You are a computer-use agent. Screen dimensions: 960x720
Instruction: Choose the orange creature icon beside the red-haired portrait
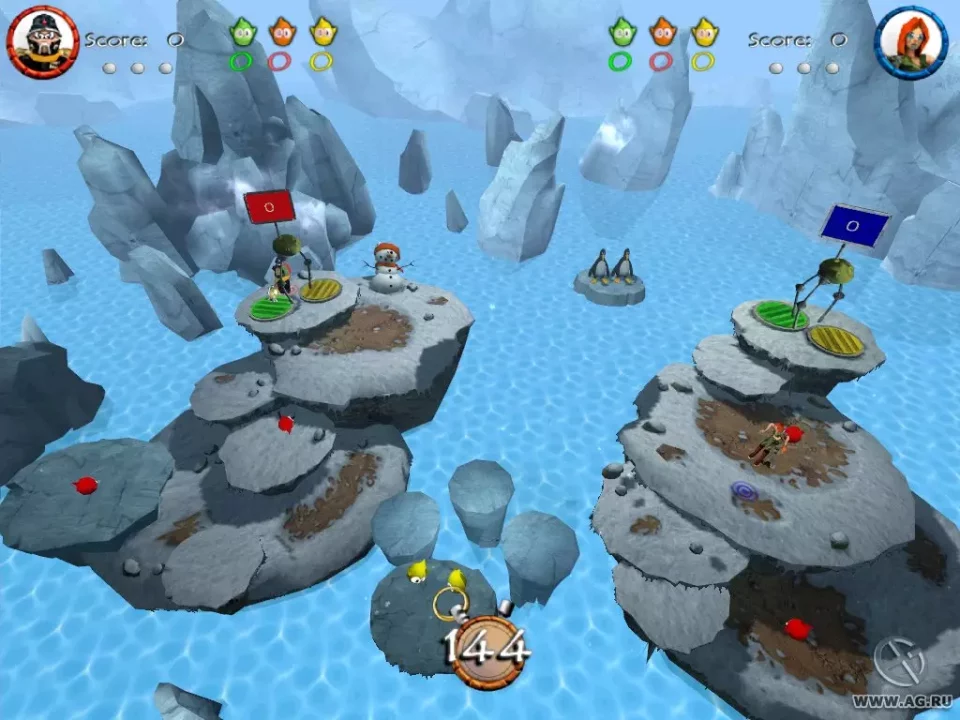[661, 33]
